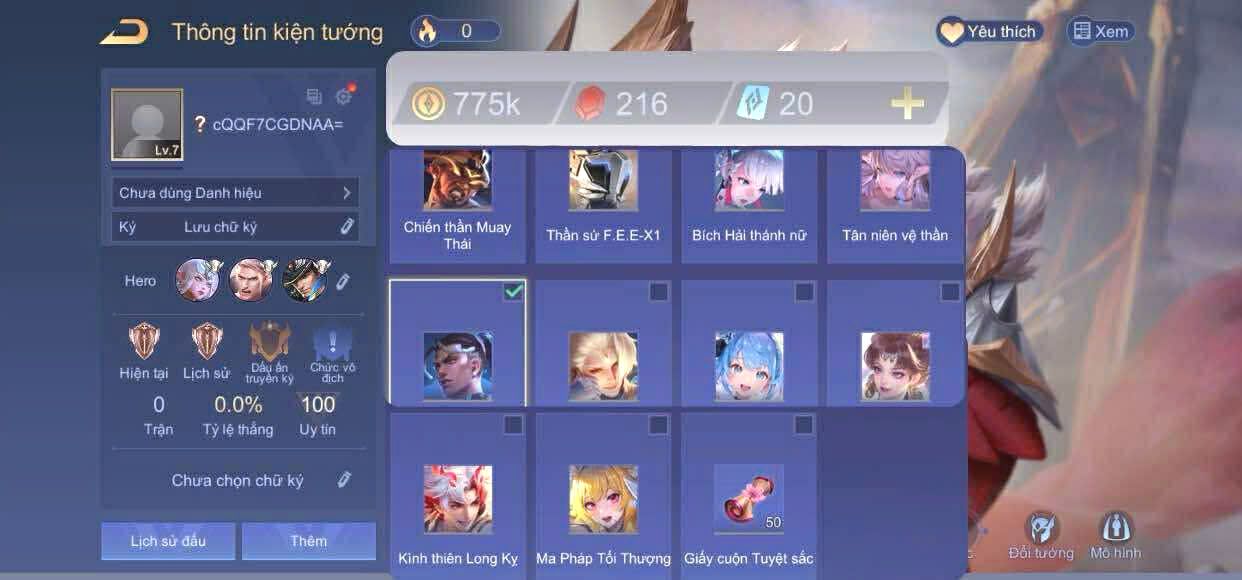Choose the Thần sứ F.E.E-X1 skin
The image size is (1242, 580).
[603, 205]
